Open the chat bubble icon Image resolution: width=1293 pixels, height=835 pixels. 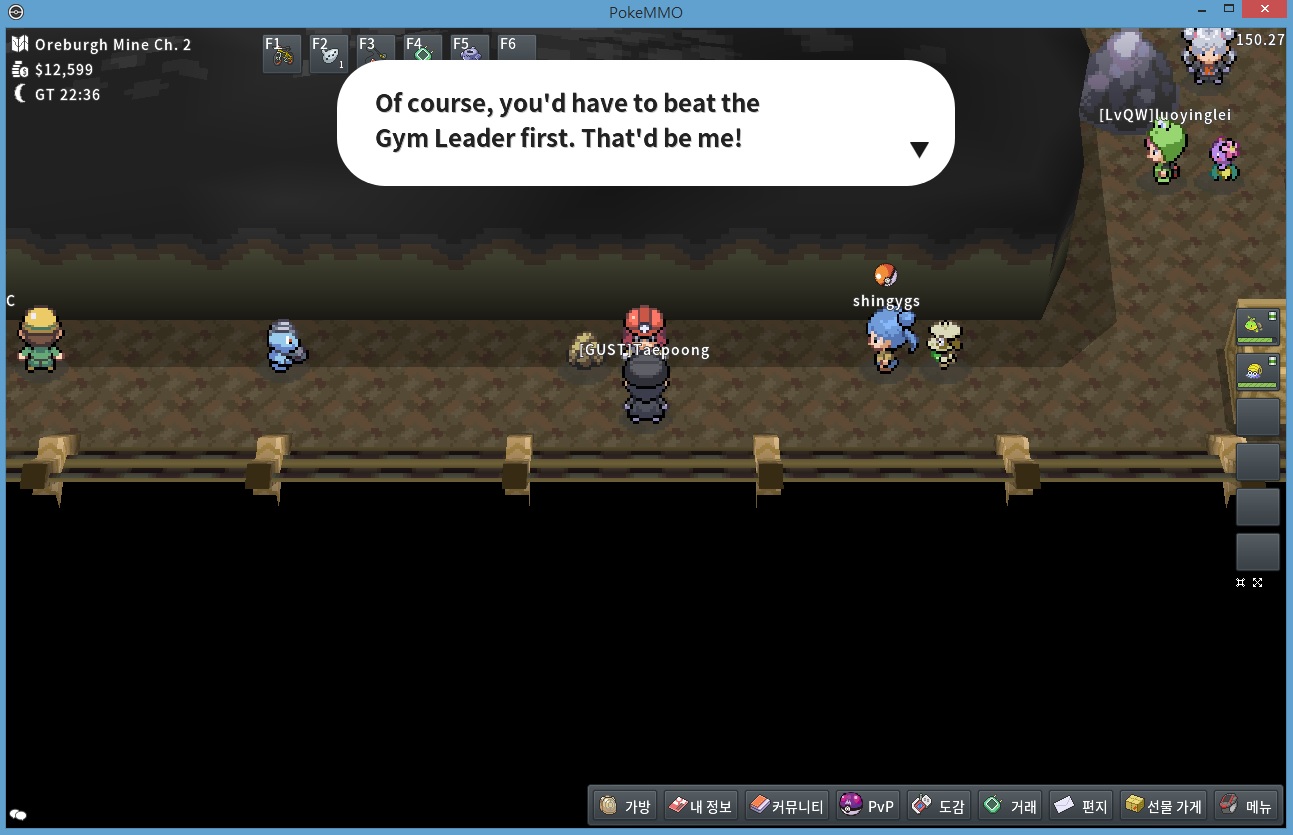pos(18,815)
